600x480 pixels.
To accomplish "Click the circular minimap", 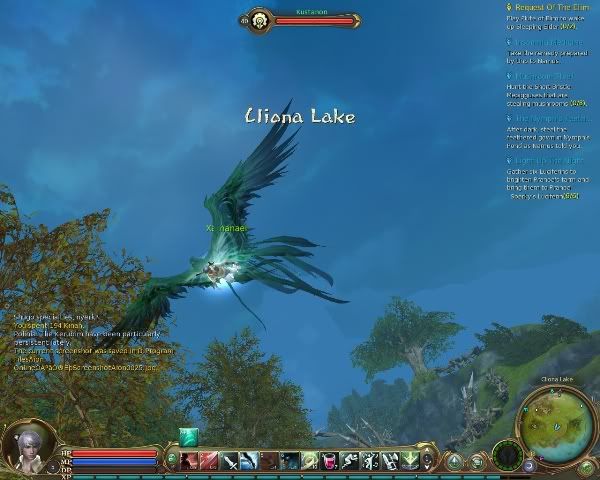I will [x=557, y=426].
